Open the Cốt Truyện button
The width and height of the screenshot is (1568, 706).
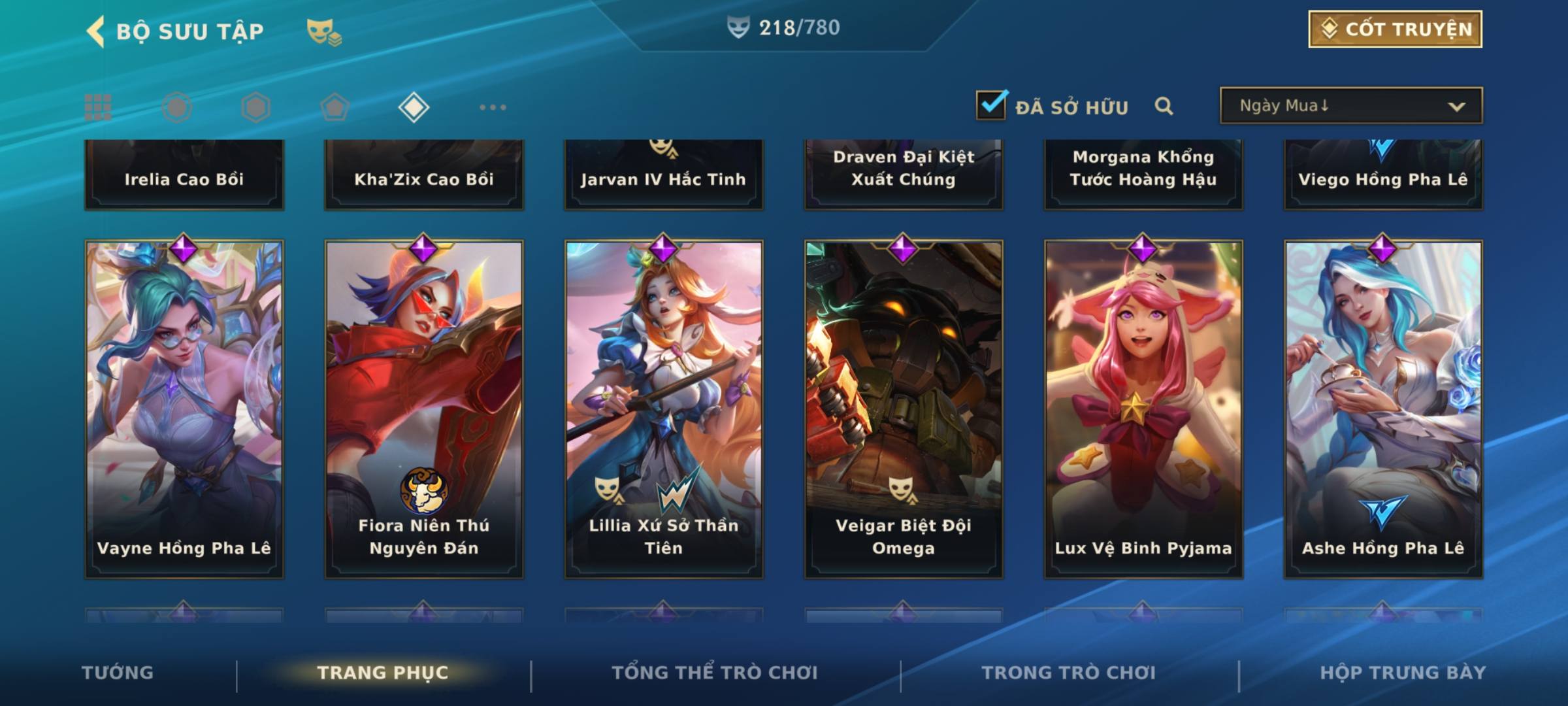(x=1395, y=29)
